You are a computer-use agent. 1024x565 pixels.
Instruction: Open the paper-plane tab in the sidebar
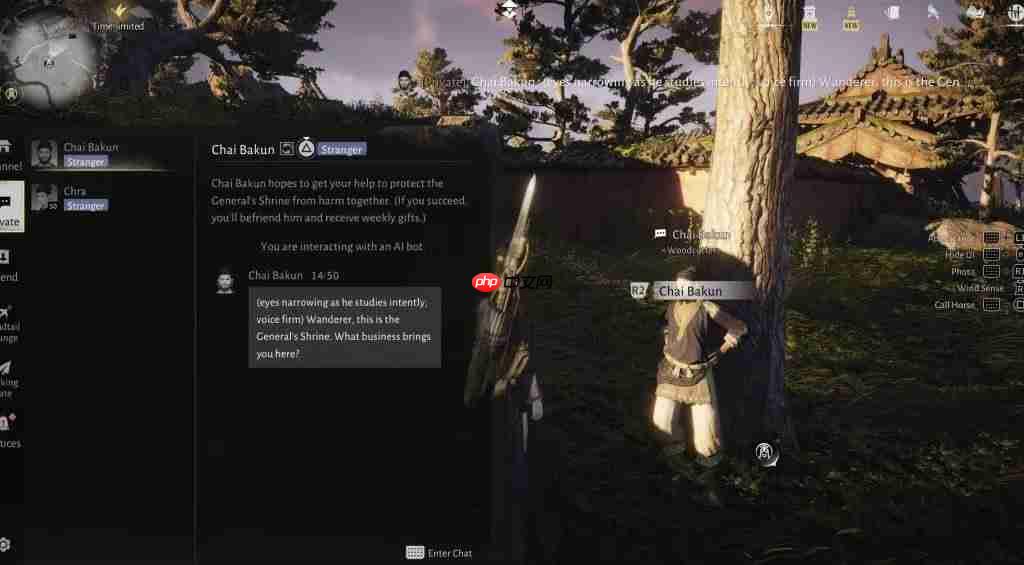[8, 375]
